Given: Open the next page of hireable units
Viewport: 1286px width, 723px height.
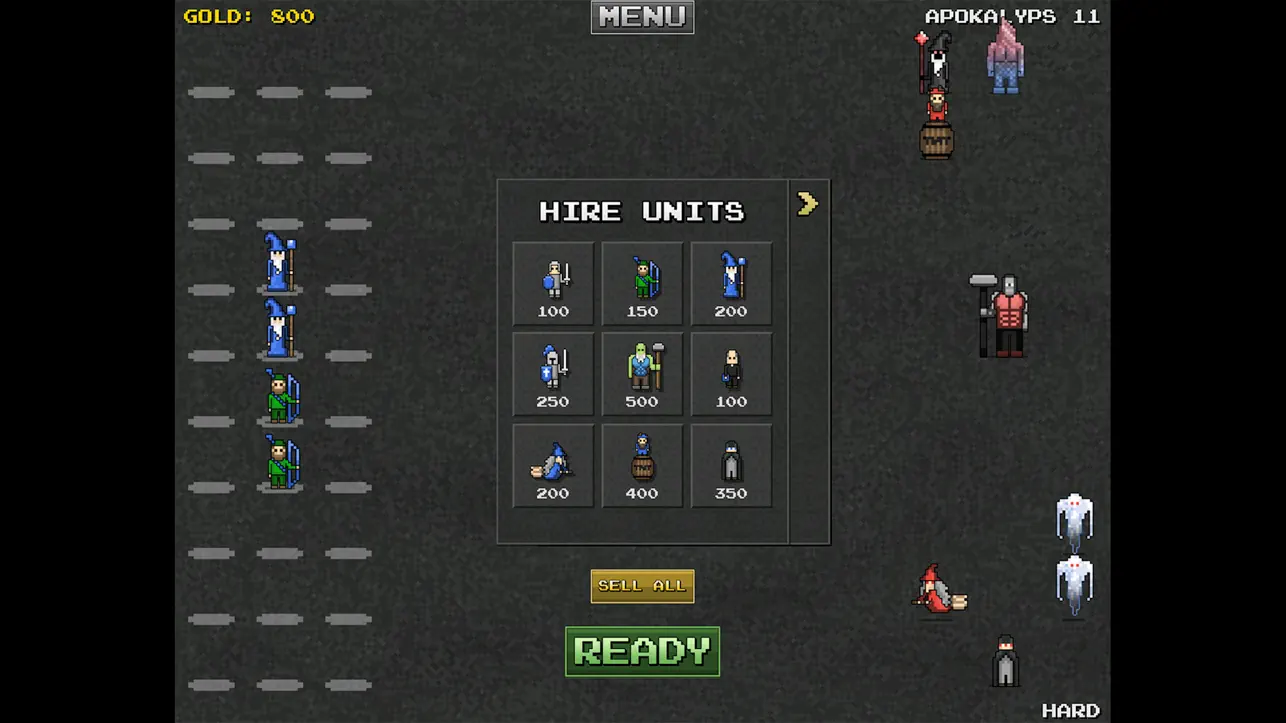Looking at the screenshot, I should [x=807, y=203].
